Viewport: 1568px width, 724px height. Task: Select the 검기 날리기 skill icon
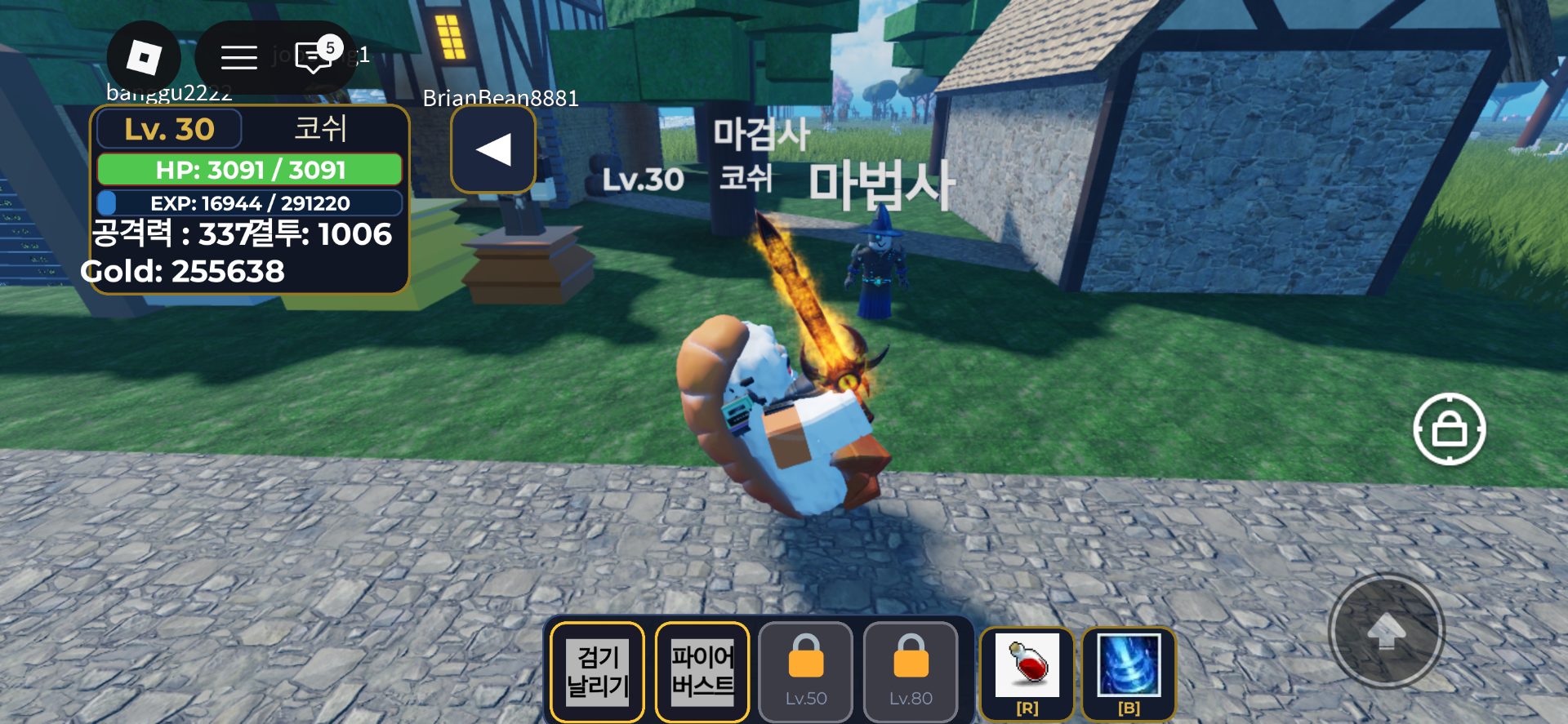coord(597,671)
